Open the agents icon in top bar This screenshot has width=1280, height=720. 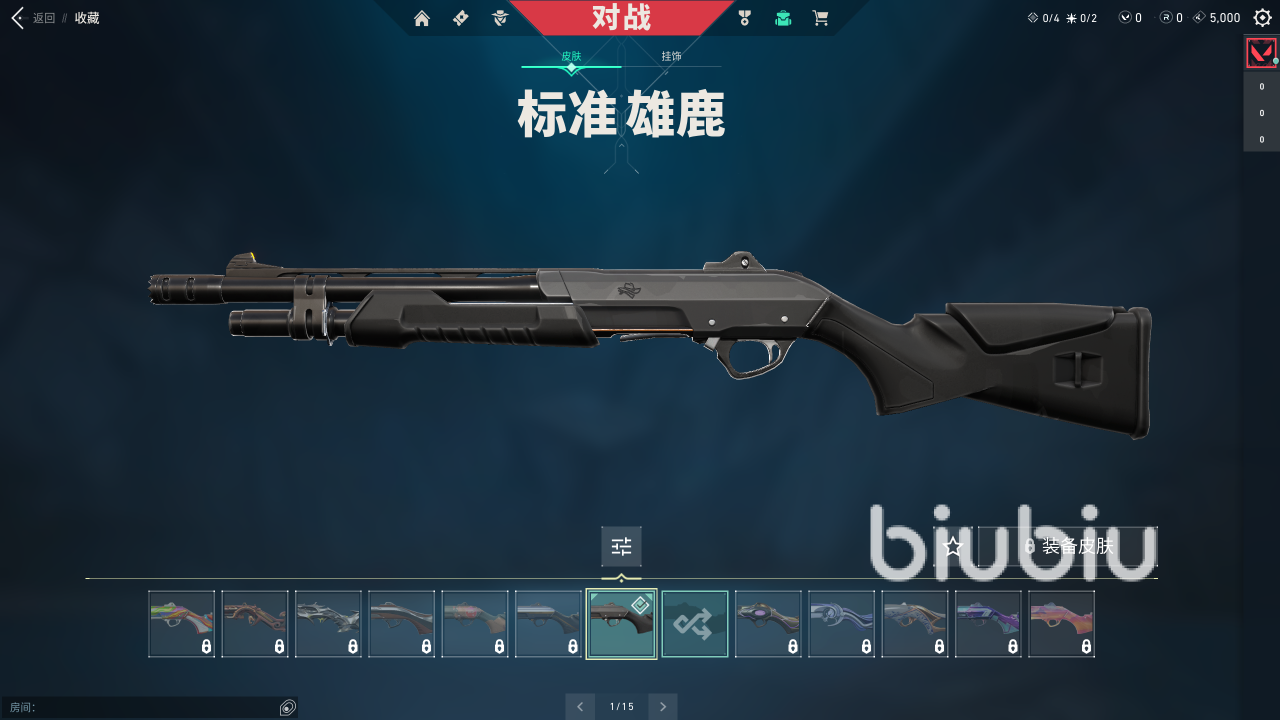tap(500, 18)
